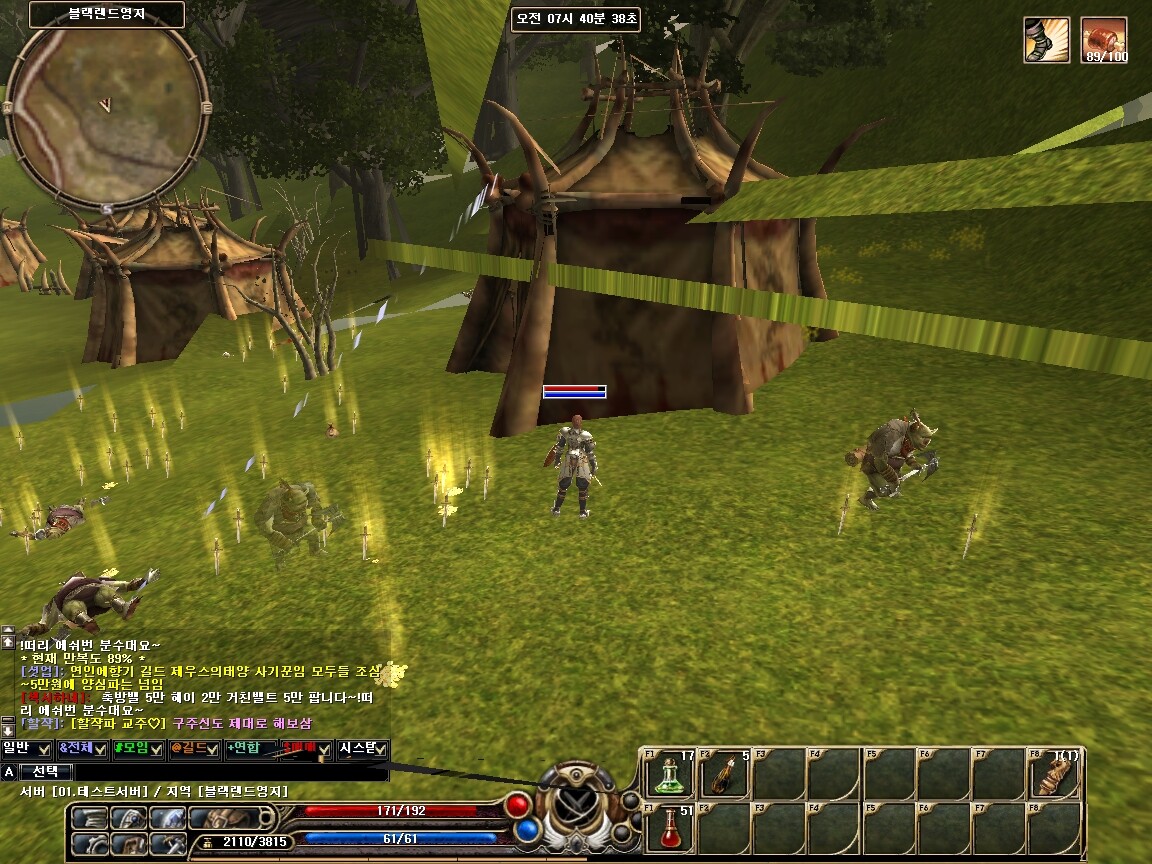Use the green potion in hotbar
Image resolution: width=1152 pixels, height=864 pixels.
click(669, 775)
